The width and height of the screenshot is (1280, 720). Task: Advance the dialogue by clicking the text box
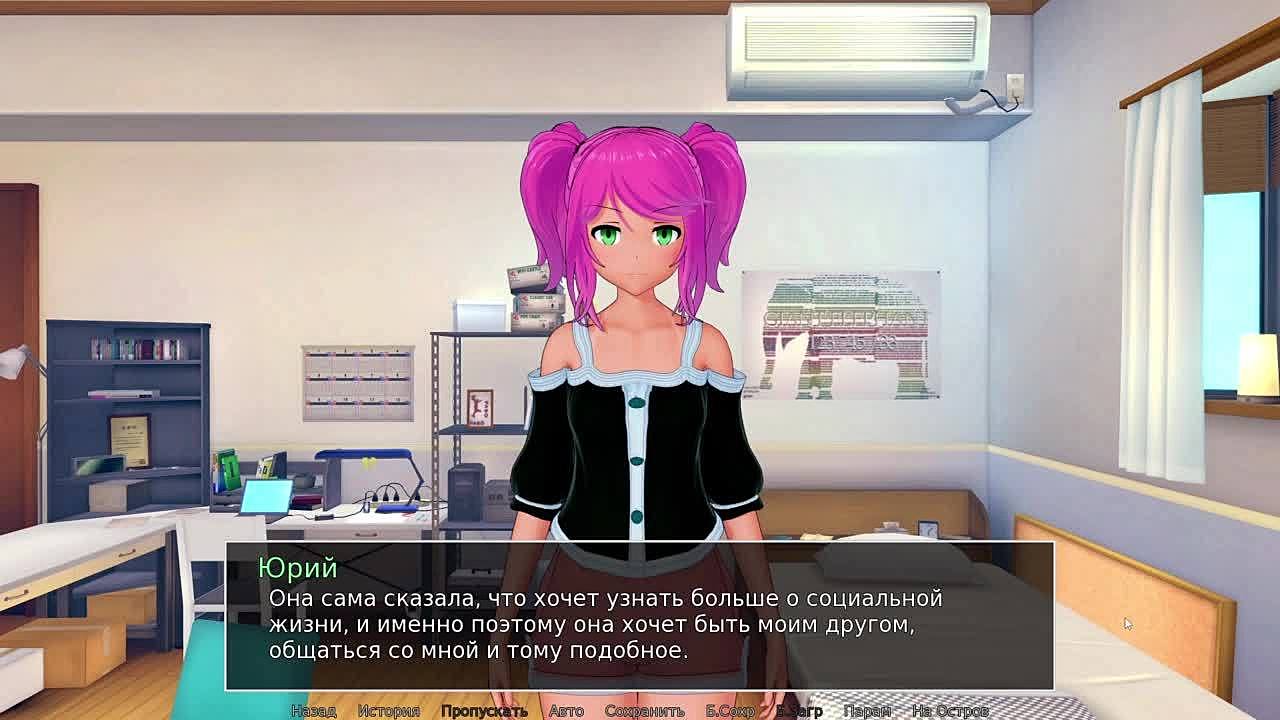(640, 620)
